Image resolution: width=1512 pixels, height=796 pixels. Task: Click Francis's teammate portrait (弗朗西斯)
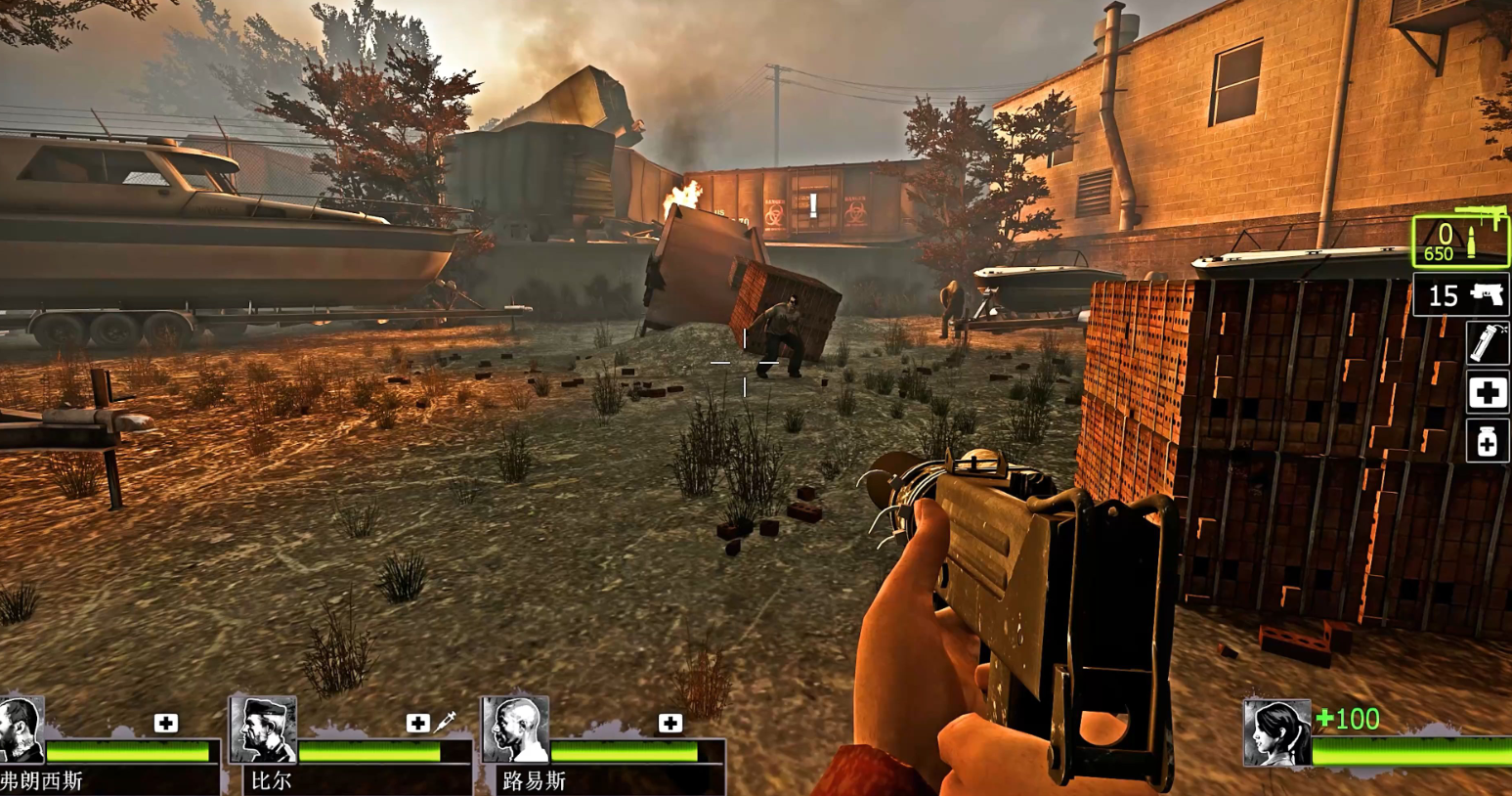[x=22, y=730]
